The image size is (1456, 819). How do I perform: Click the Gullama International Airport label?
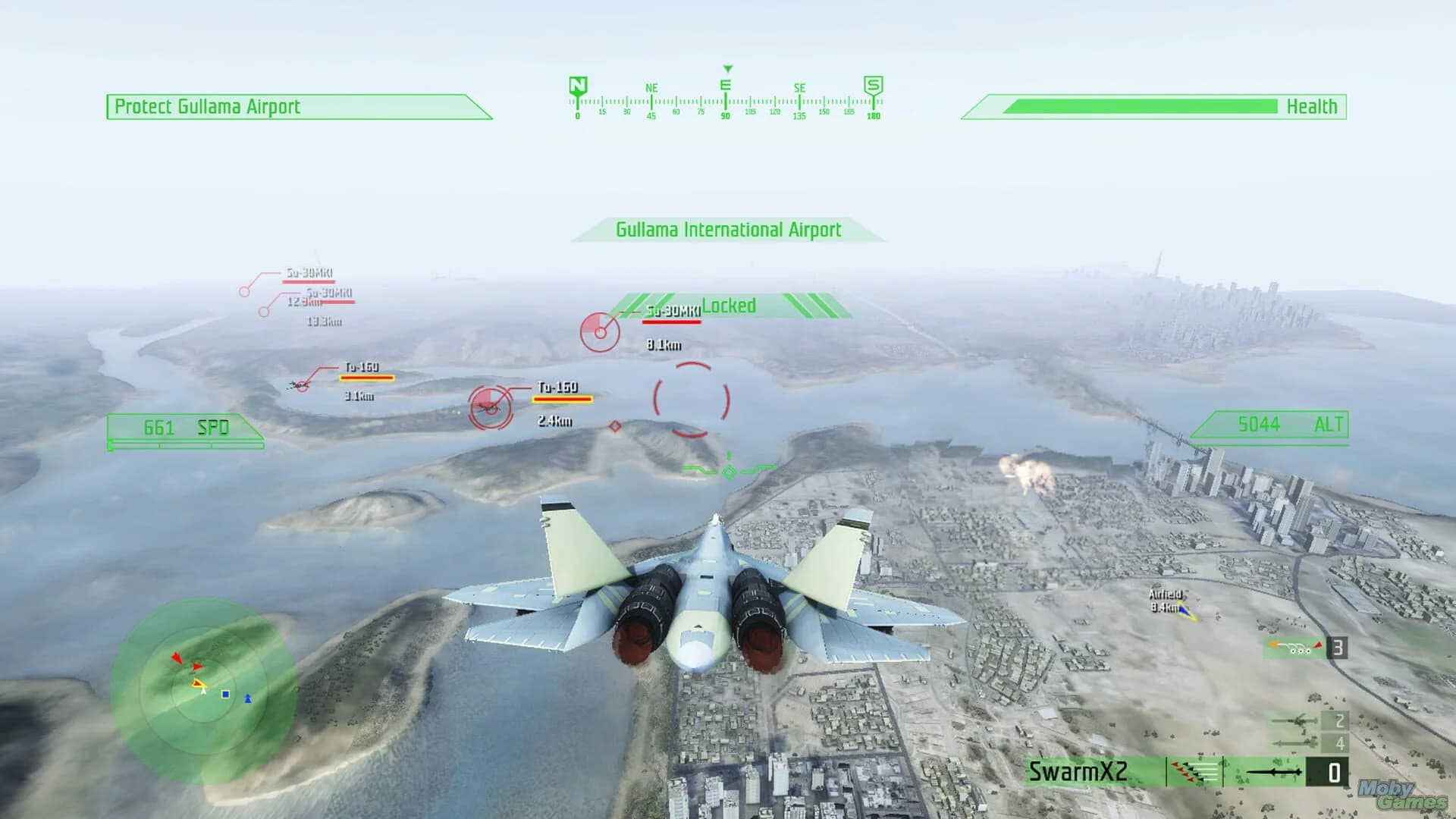728,230
